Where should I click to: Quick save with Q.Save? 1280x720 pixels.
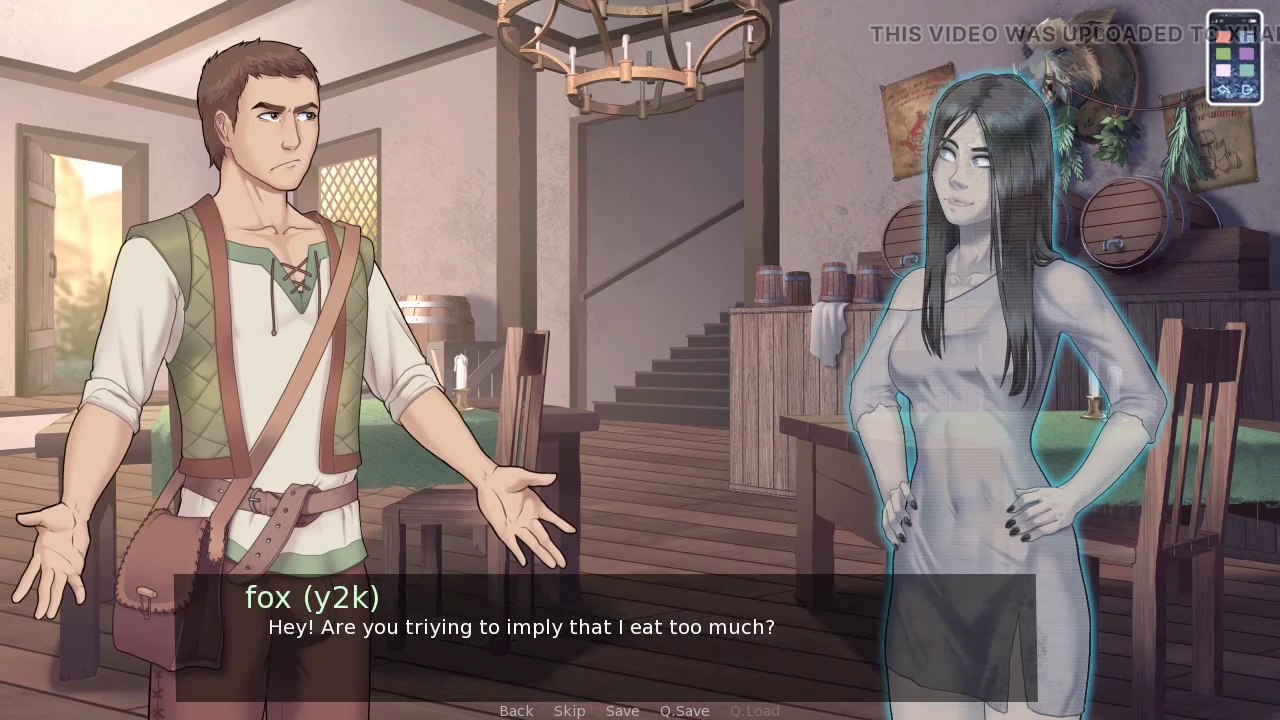tap(684, 711)
